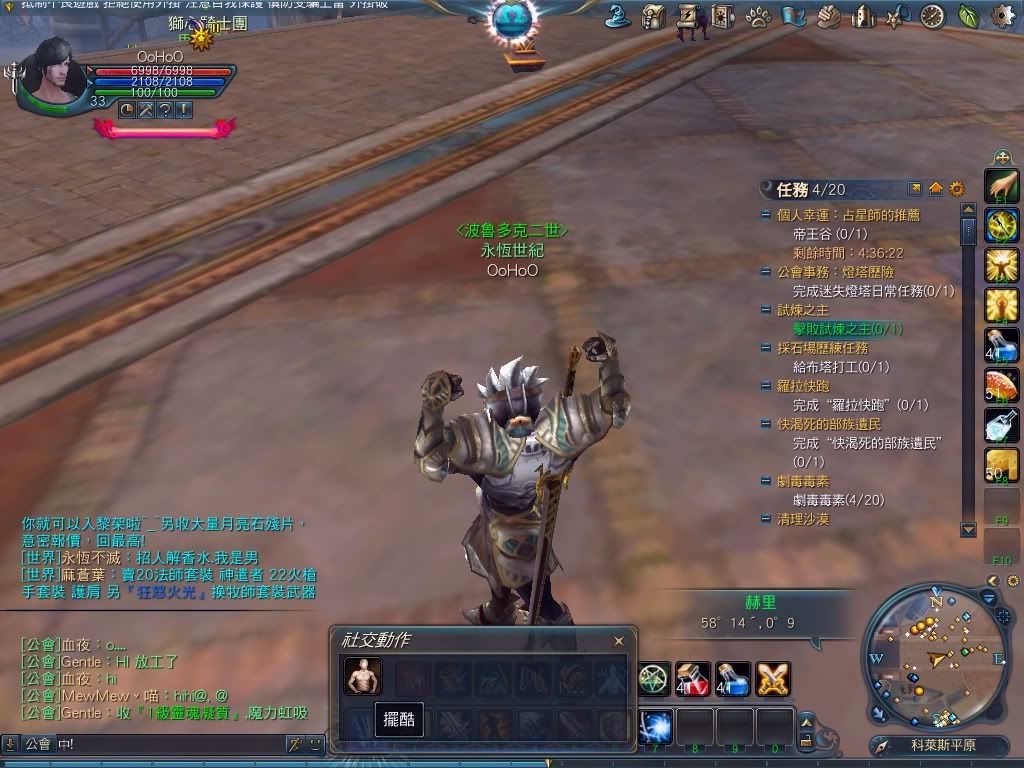Open quest tracker settings gear

tap(957, 189)
